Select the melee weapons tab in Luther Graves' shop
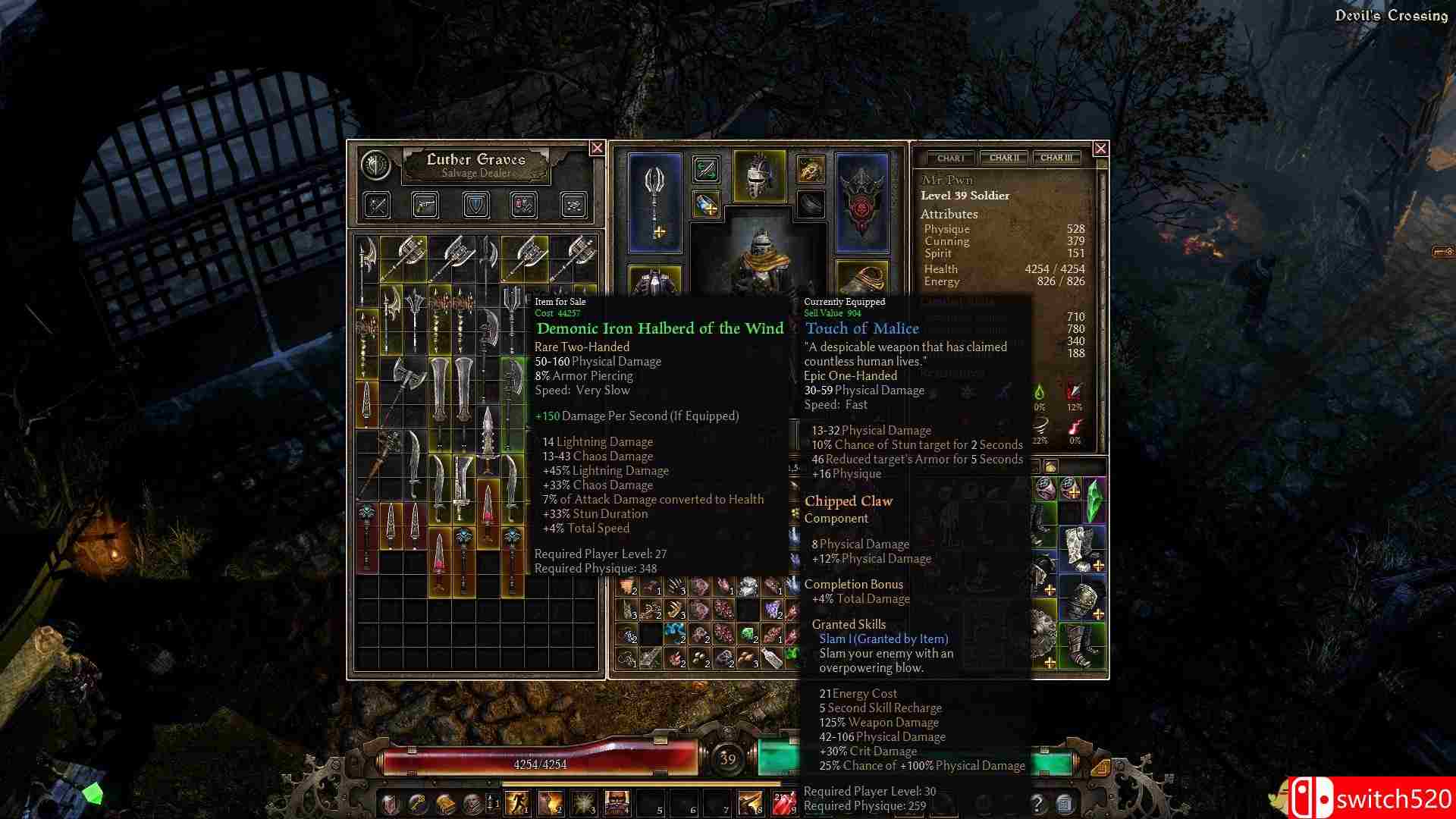1456x819 pixels. 375,205
